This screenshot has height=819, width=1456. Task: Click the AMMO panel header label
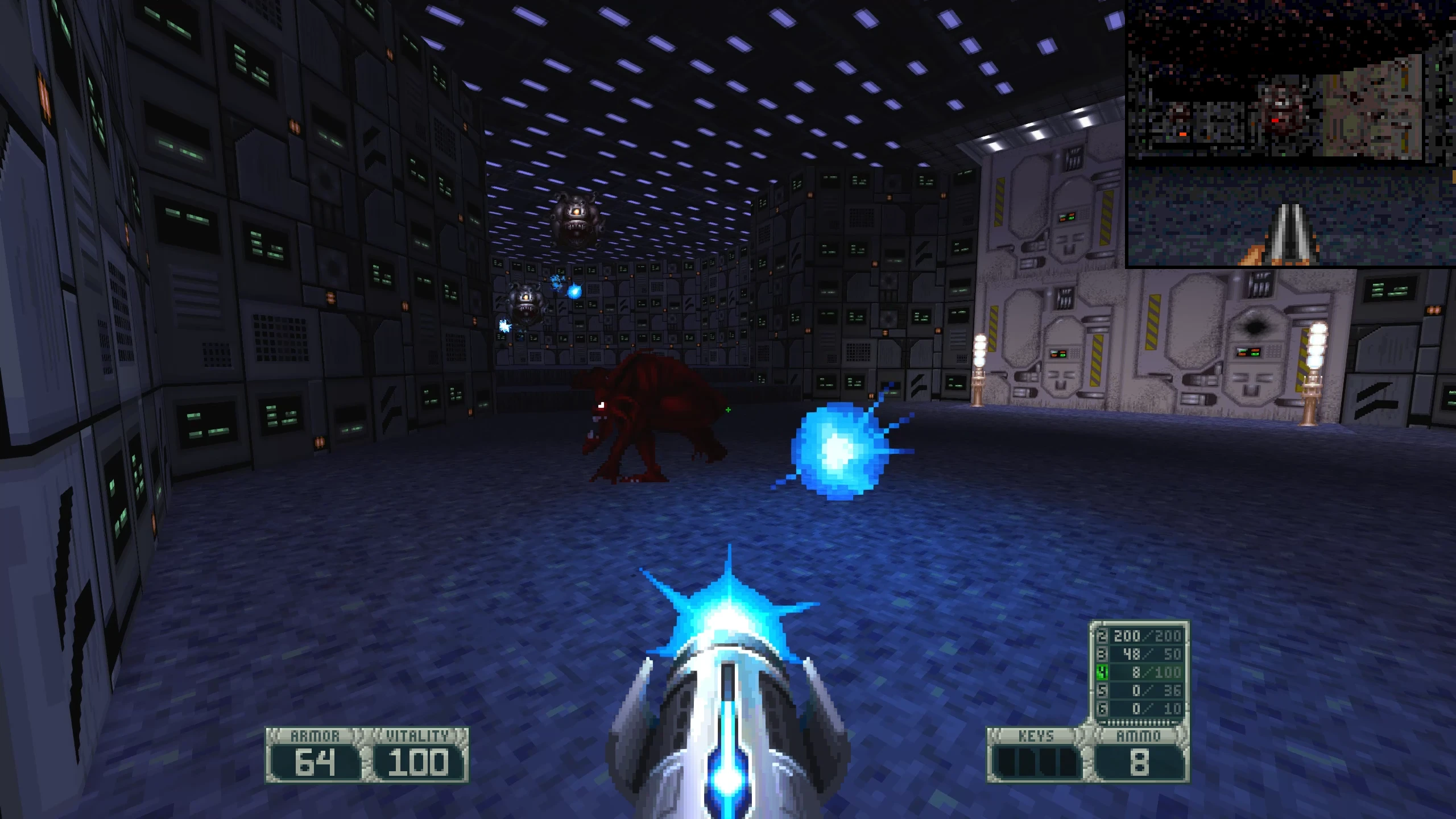(1137, 735)
